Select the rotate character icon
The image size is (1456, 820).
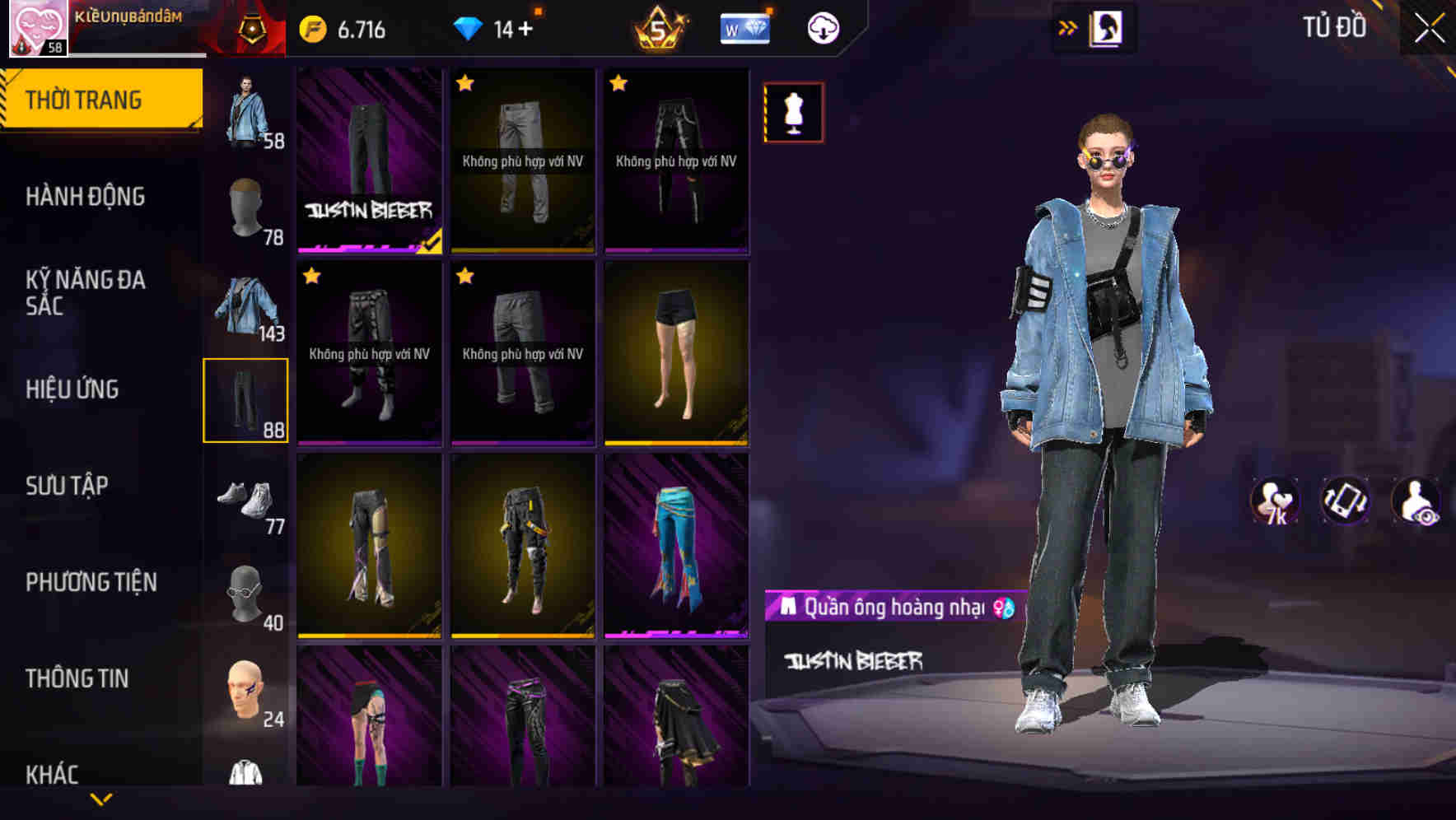1345,501
